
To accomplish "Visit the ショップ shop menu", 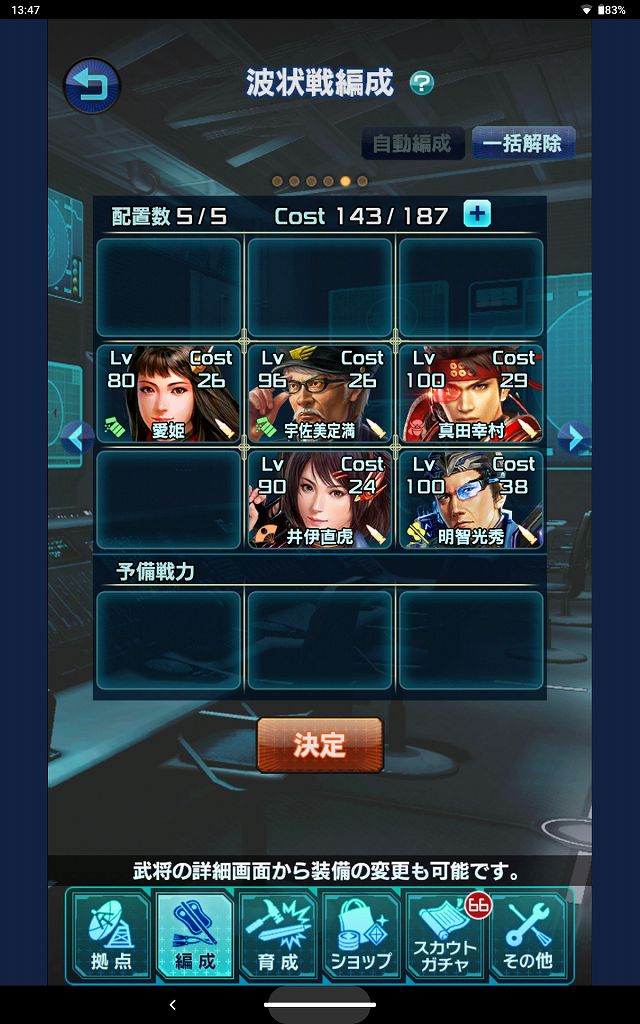I will tap(360, 935).
